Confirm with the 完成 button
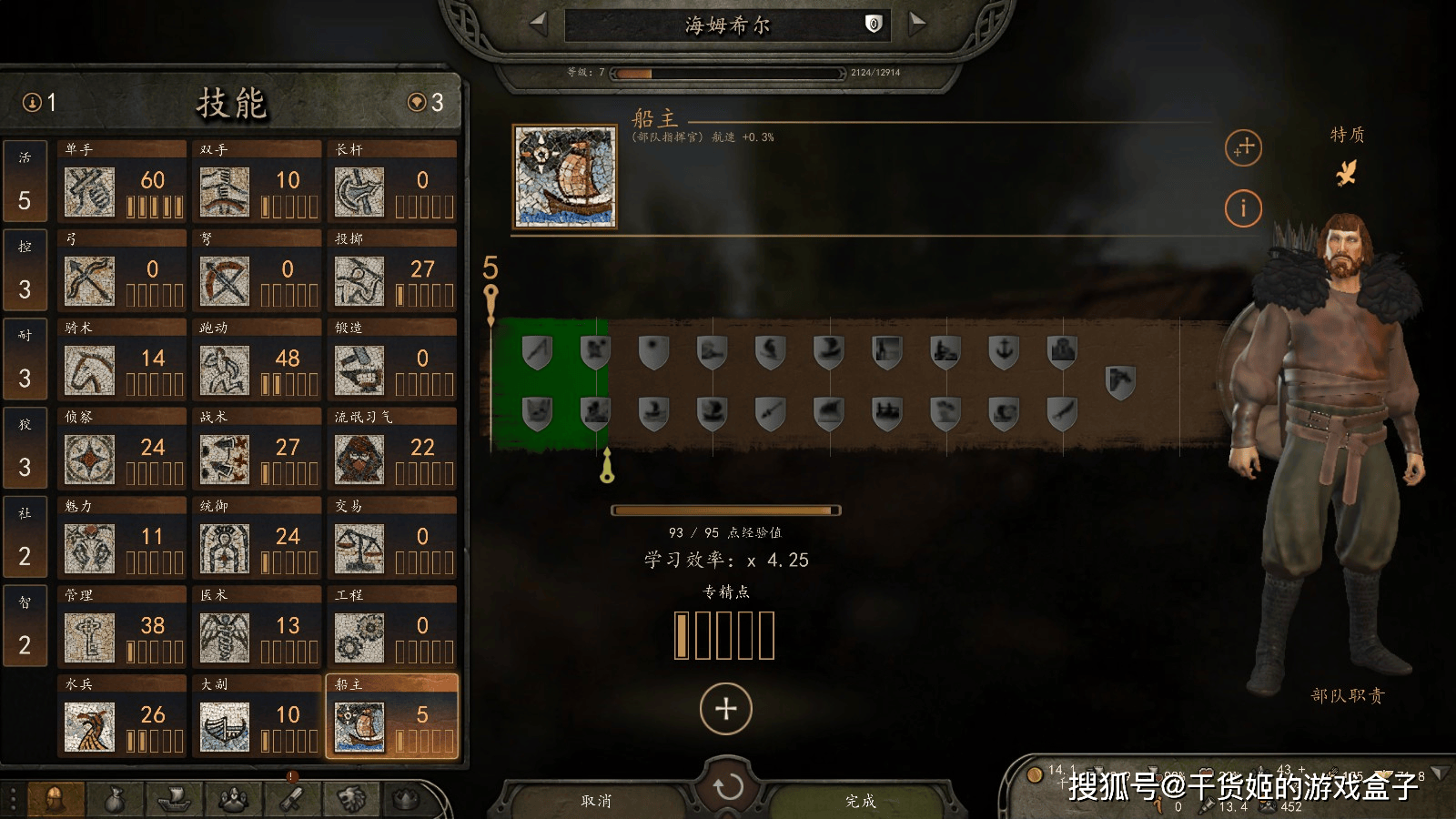 coord(860,801)
